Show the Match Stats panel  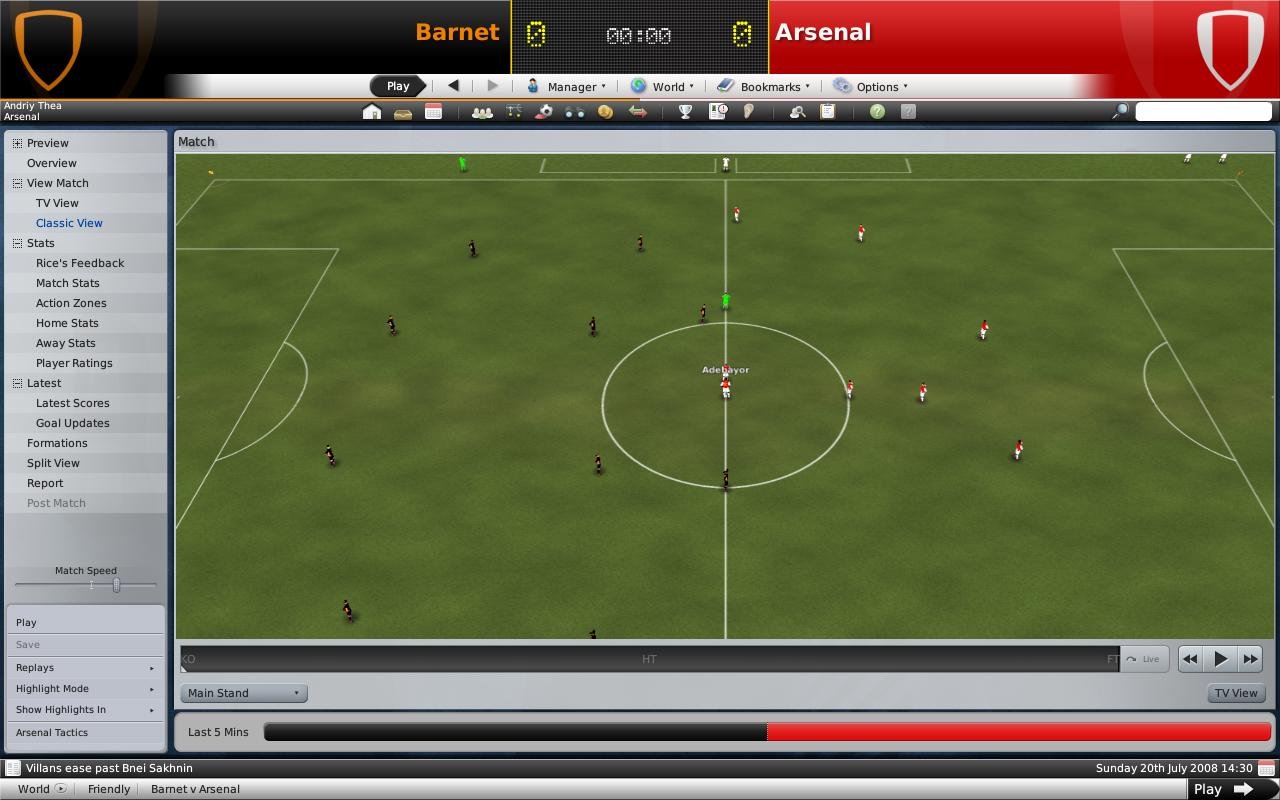click(67, 283)
